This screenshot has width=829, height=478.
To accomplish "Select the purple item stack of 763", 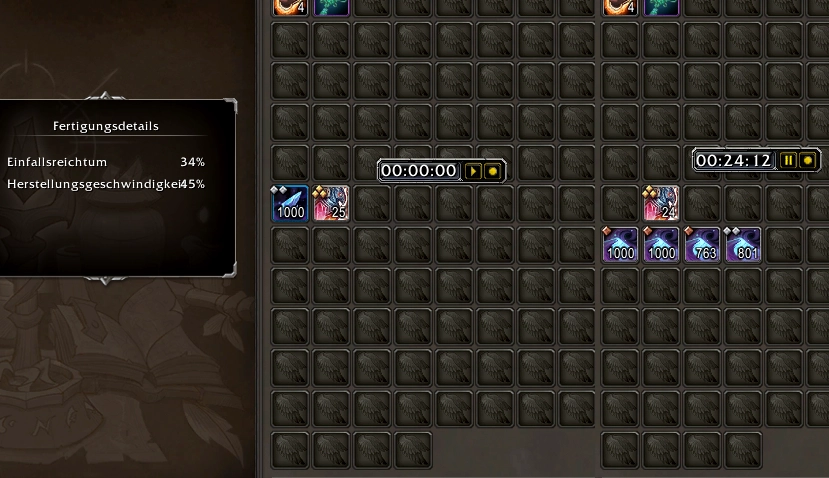I will [x=702, y=245].
